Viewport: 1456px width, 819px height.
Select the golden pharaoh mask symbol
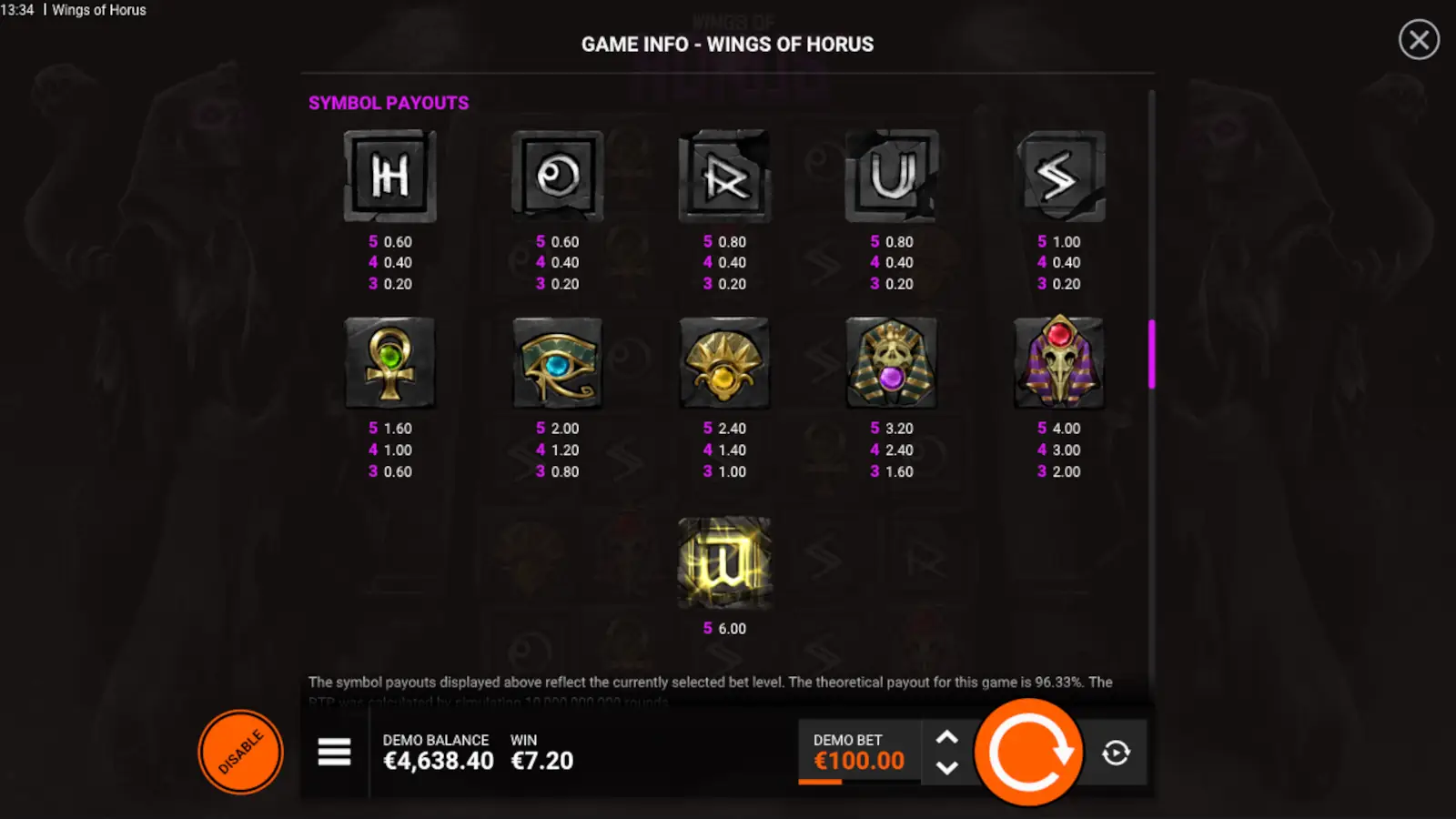coord(892,362)
